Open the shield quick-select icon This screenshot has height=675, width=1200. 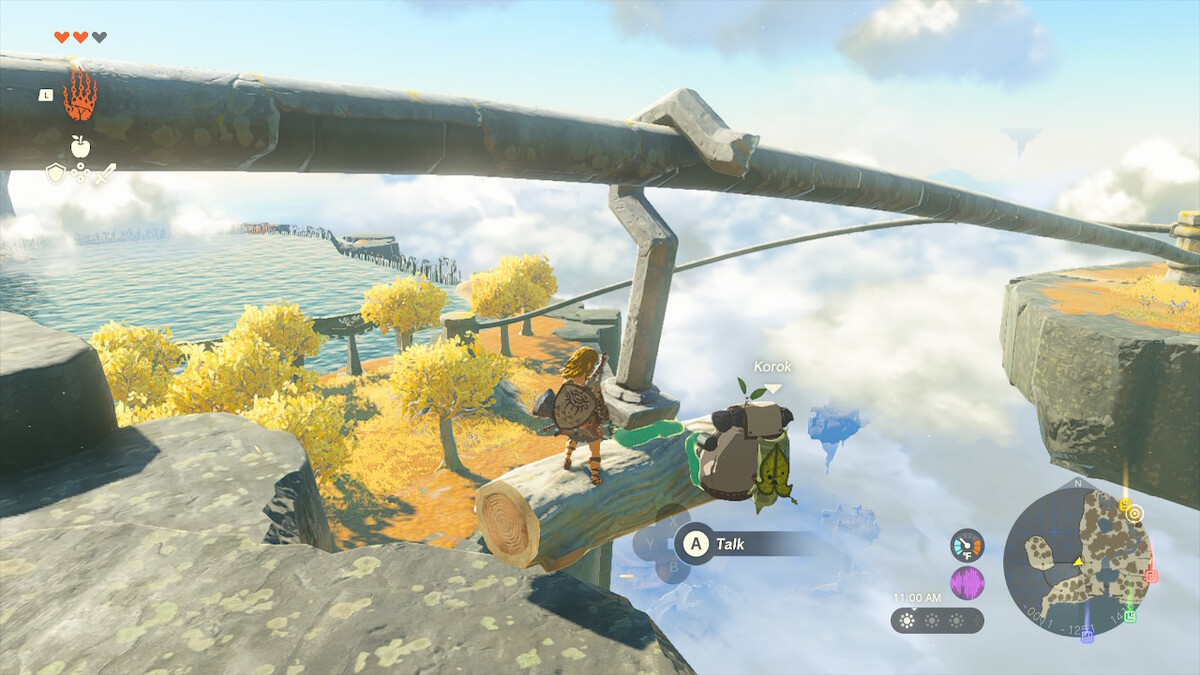click(x=56, y=174)
